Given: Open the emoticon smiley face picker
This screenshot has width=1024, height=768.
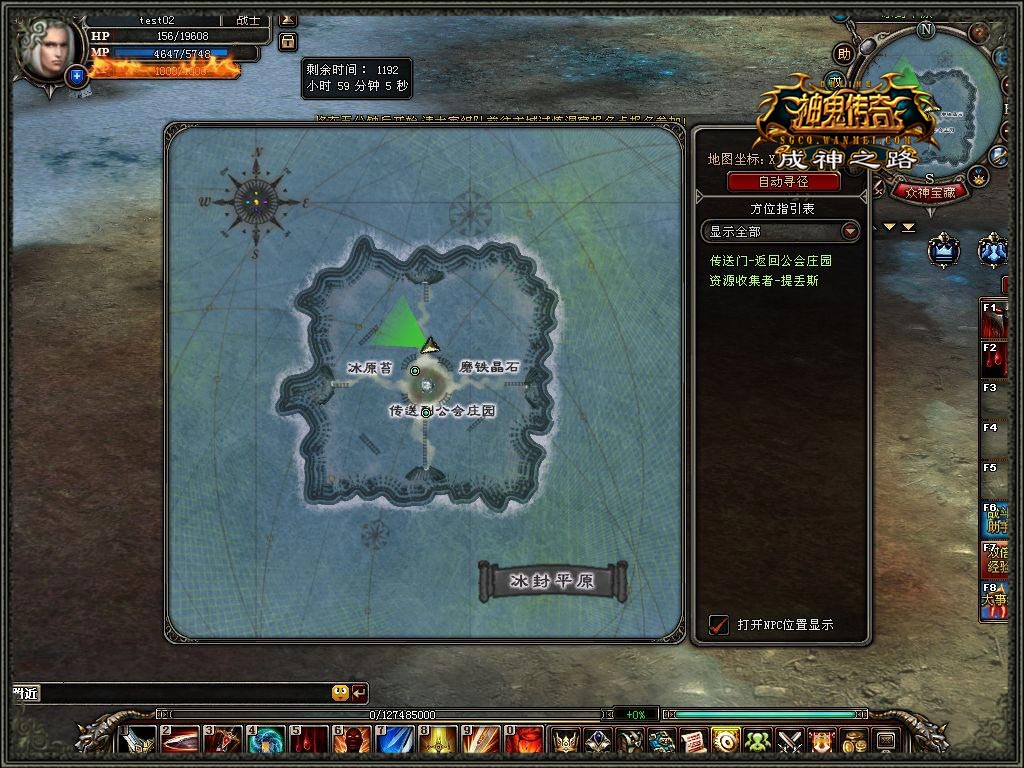Looking at the screenshot, I should (340, 692).
